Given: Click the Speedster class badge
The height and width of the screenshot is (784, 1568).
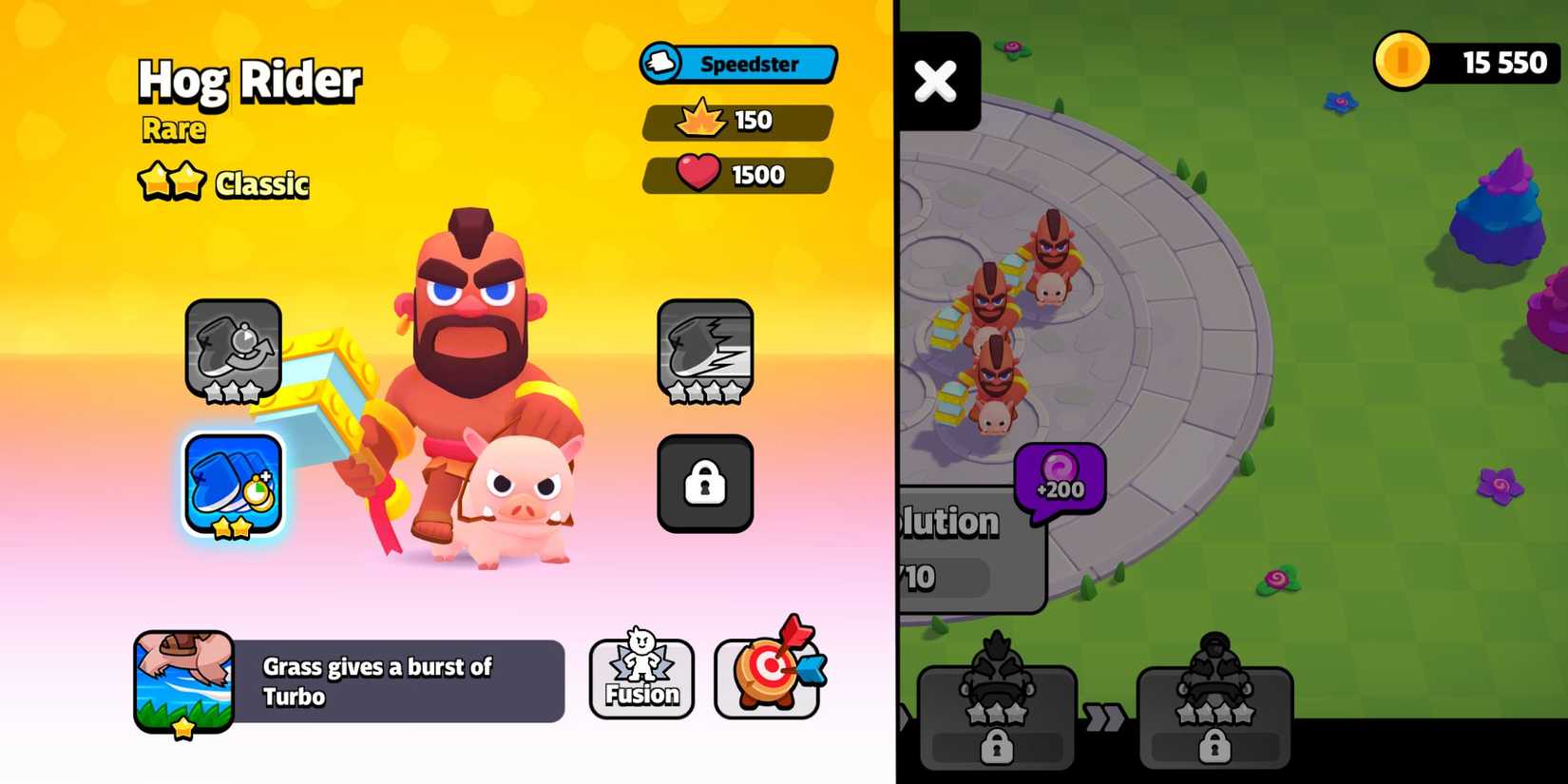Looking at the screenshot, I should (x=739, y=63).
